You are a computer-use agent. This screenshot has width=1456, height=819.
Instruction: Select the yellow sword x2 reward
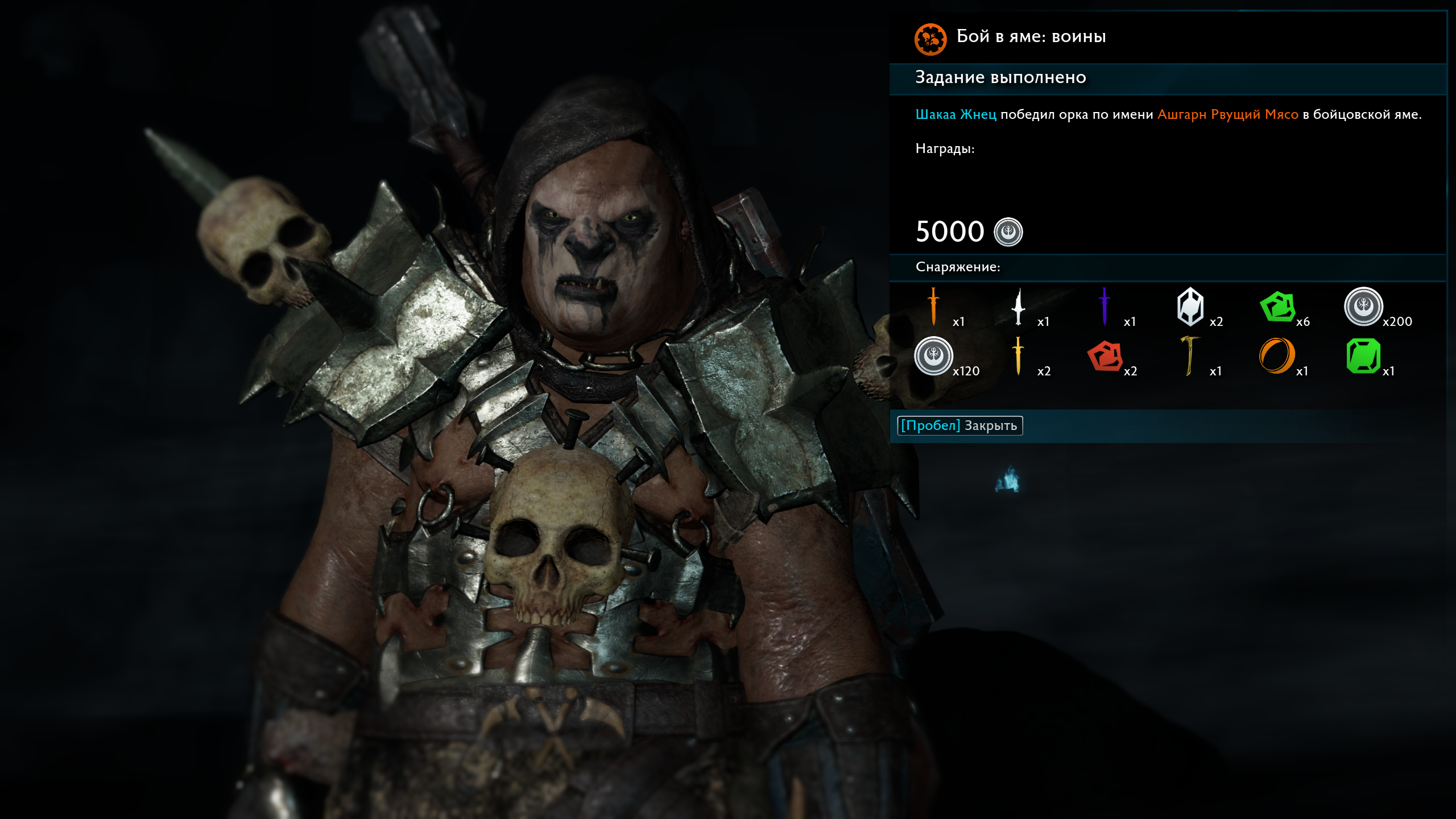click(x=1018, y=356)
